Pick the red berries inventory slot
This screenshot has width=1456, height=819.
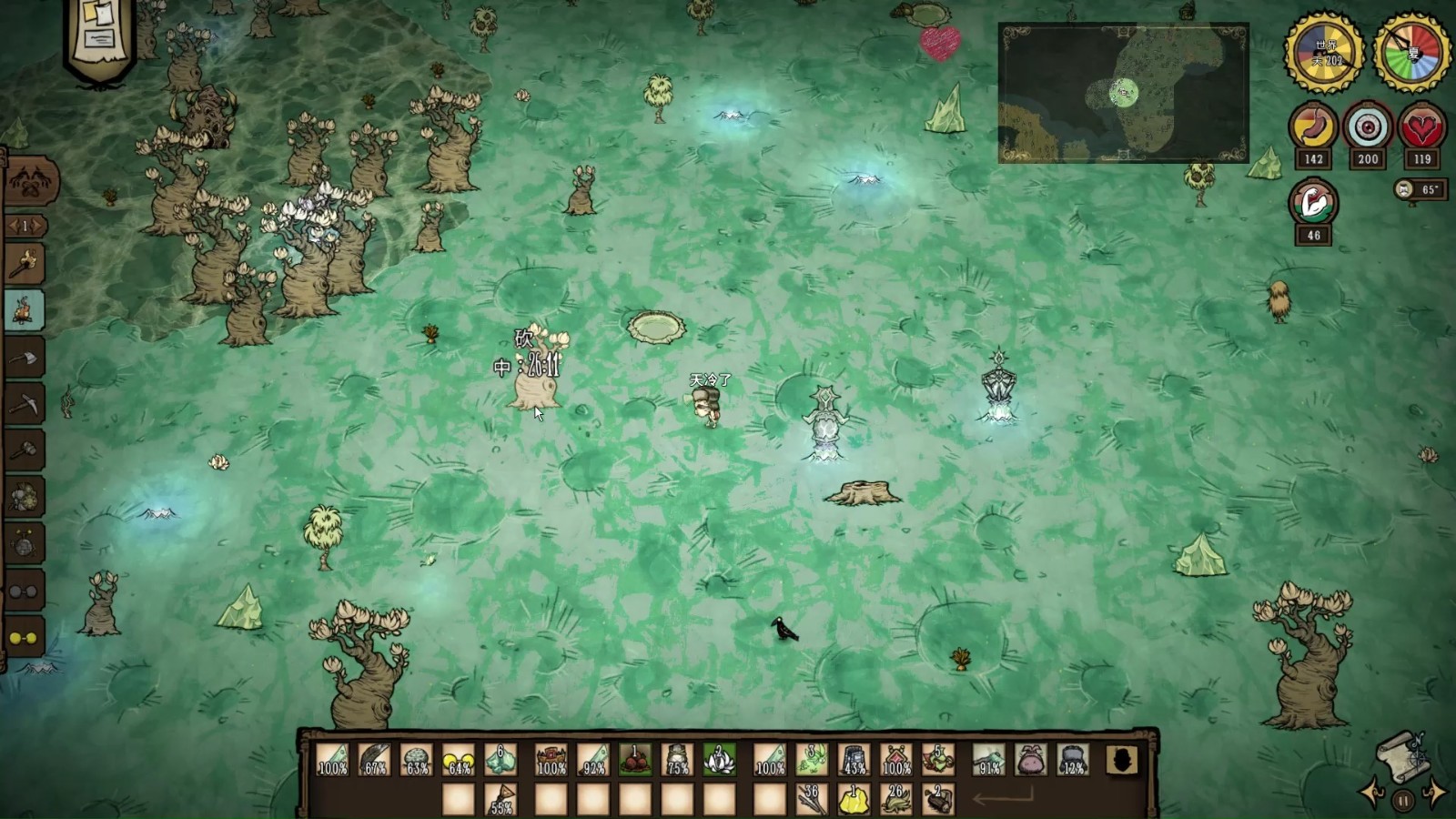[x=635, y=759]
